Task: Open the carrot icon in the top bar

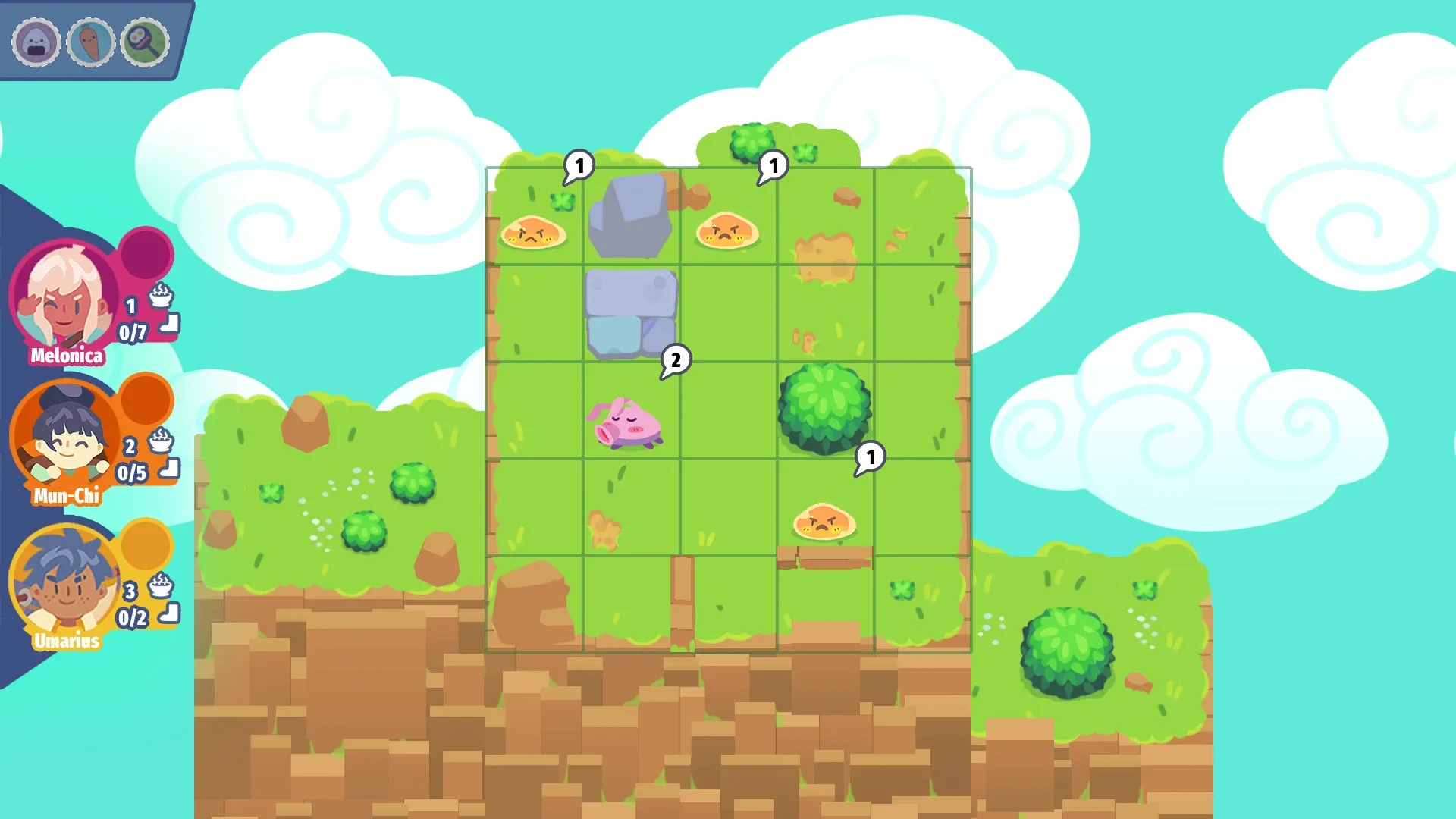Action: coord(90,43)
